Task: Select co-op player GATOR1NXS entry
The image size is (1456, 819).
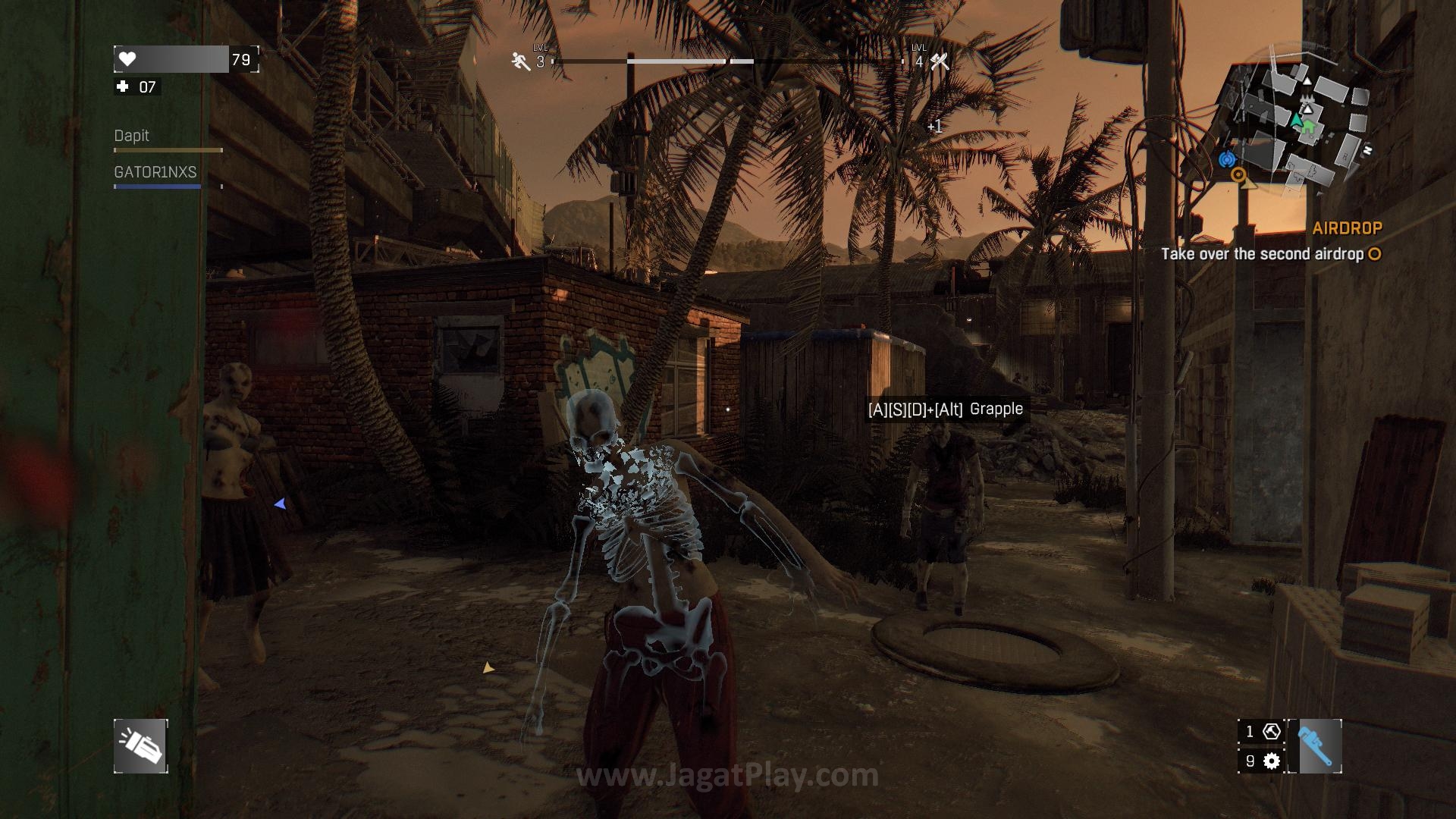Action: click(155, 172)
